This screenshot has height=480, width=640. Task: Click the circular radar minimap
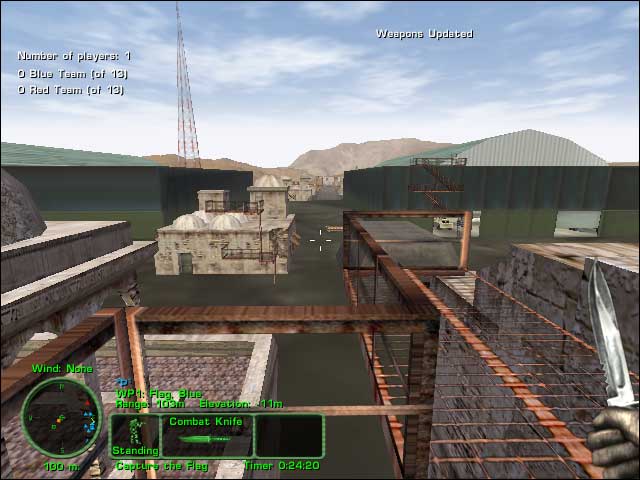[61, 416]
